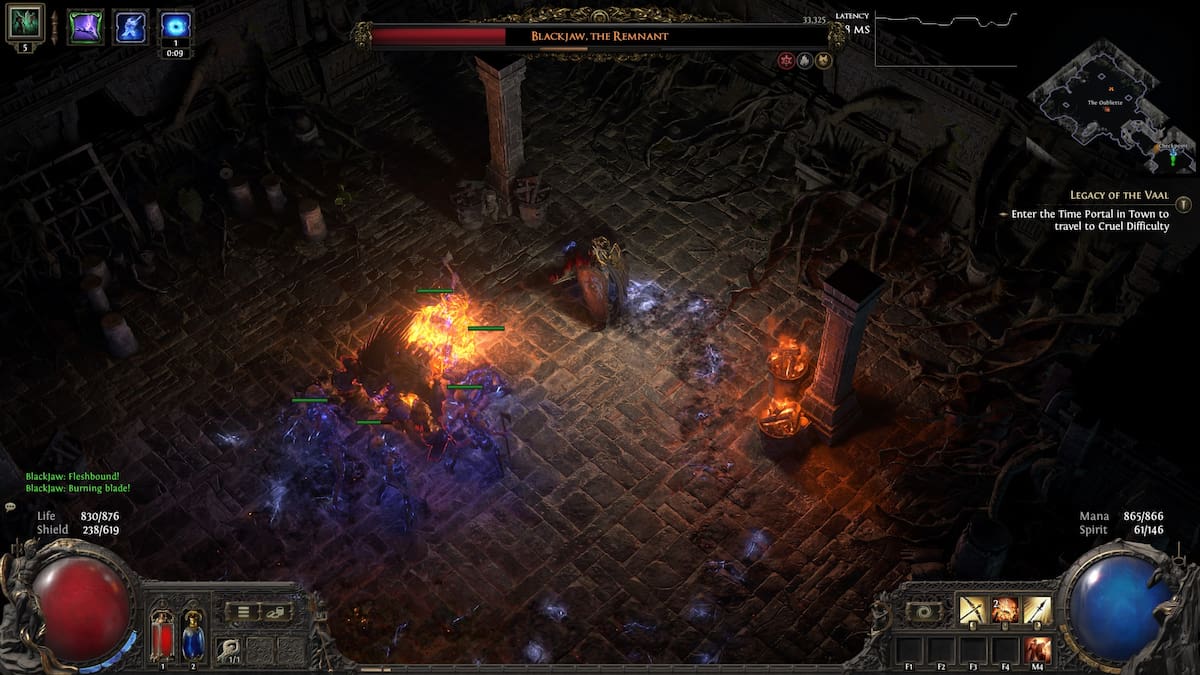This screenshot has height=675, width=1200.
Task: Select the key charm slot
Action: tap(229, 649)
